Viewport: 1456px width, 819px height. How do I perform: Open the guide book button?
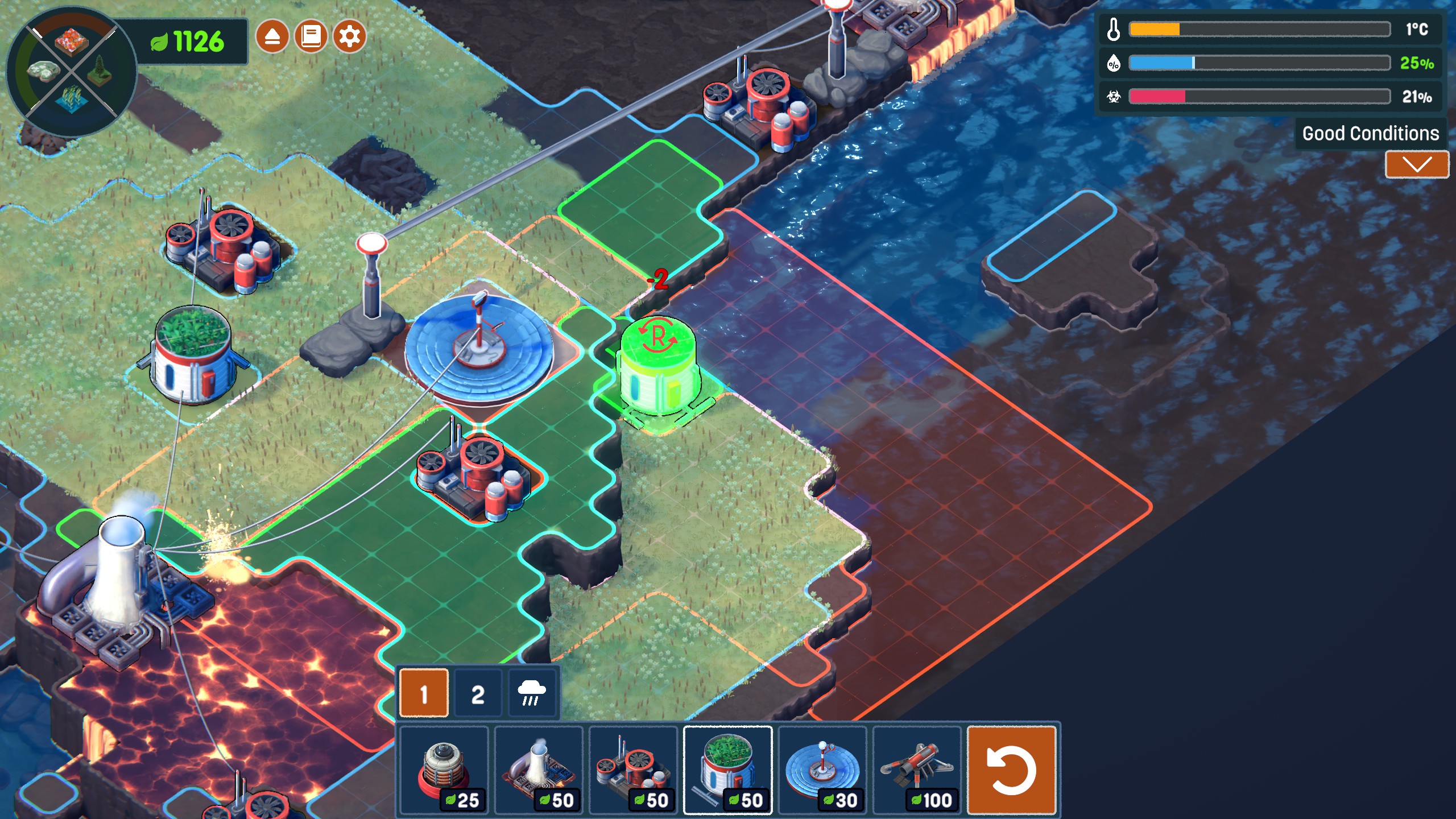pos(311,37)
